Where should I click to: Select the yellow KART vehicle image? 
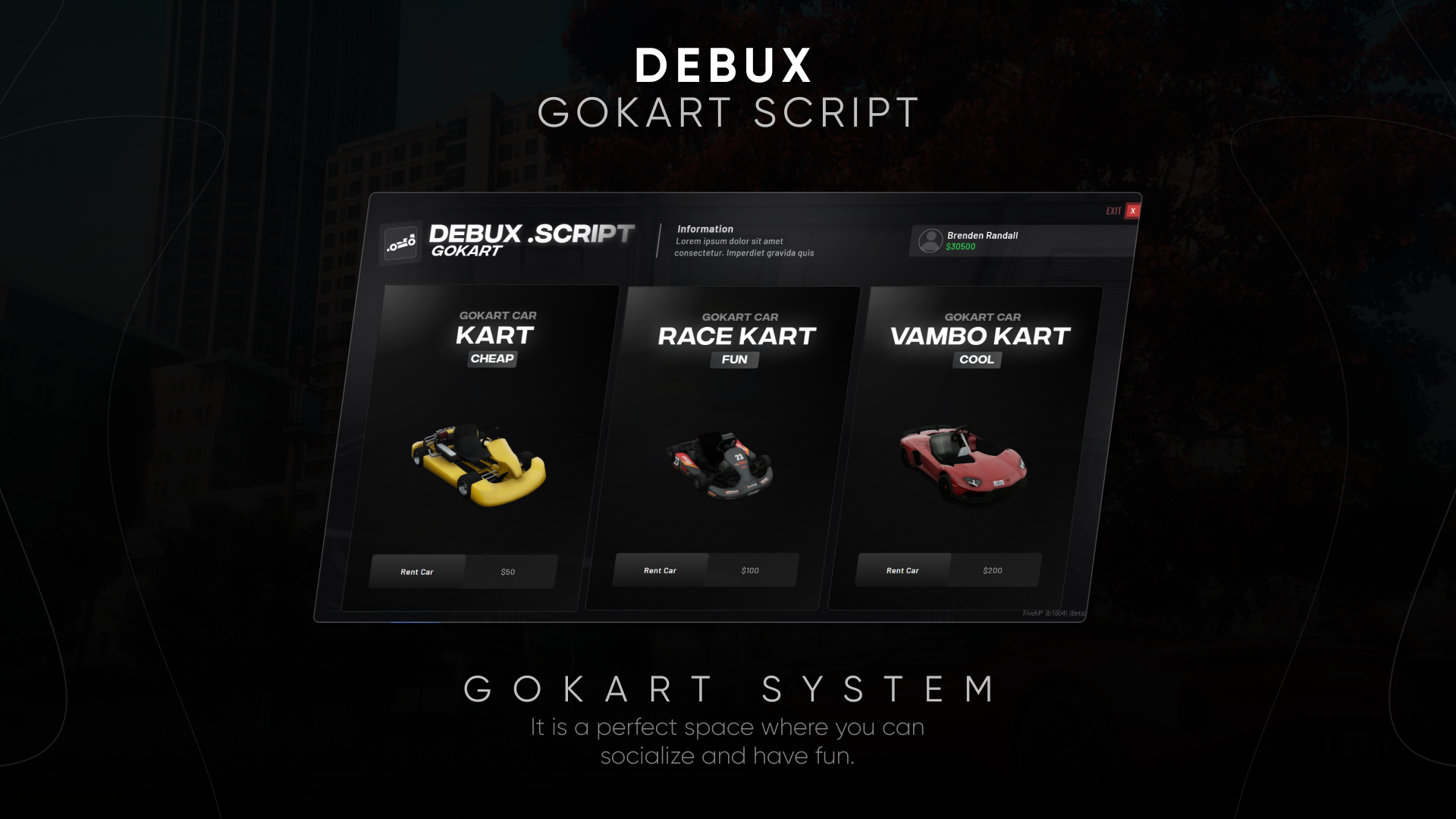478,463
